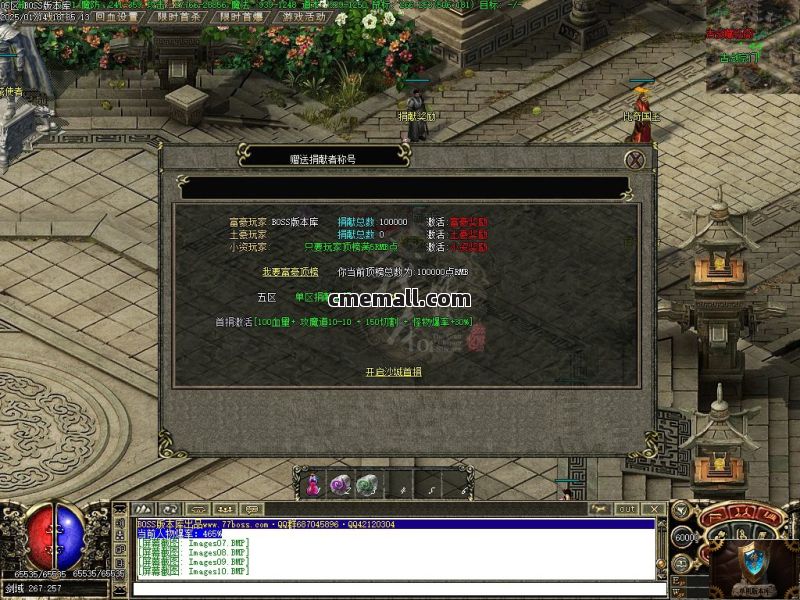Click the 开启沙城首捐 link
800x600 pixels.
coord(393,372)
